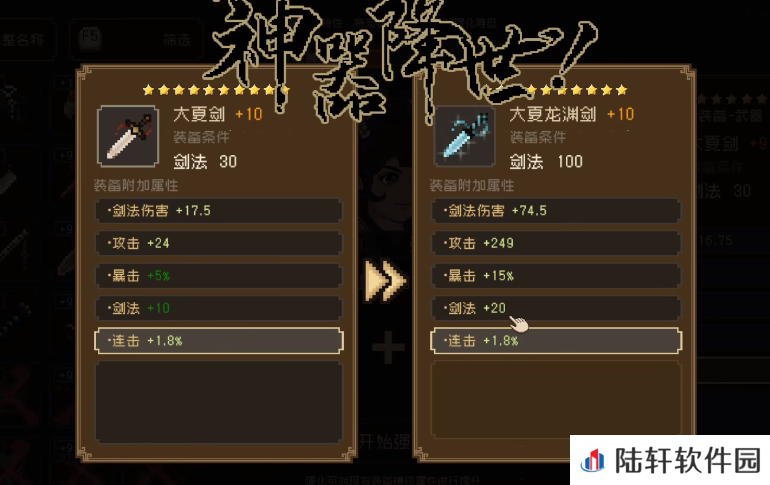Choose the 剑法伤害 +74.5 attribute row
The height and width of the screenshot is (485, 770).
click(555, 211)
